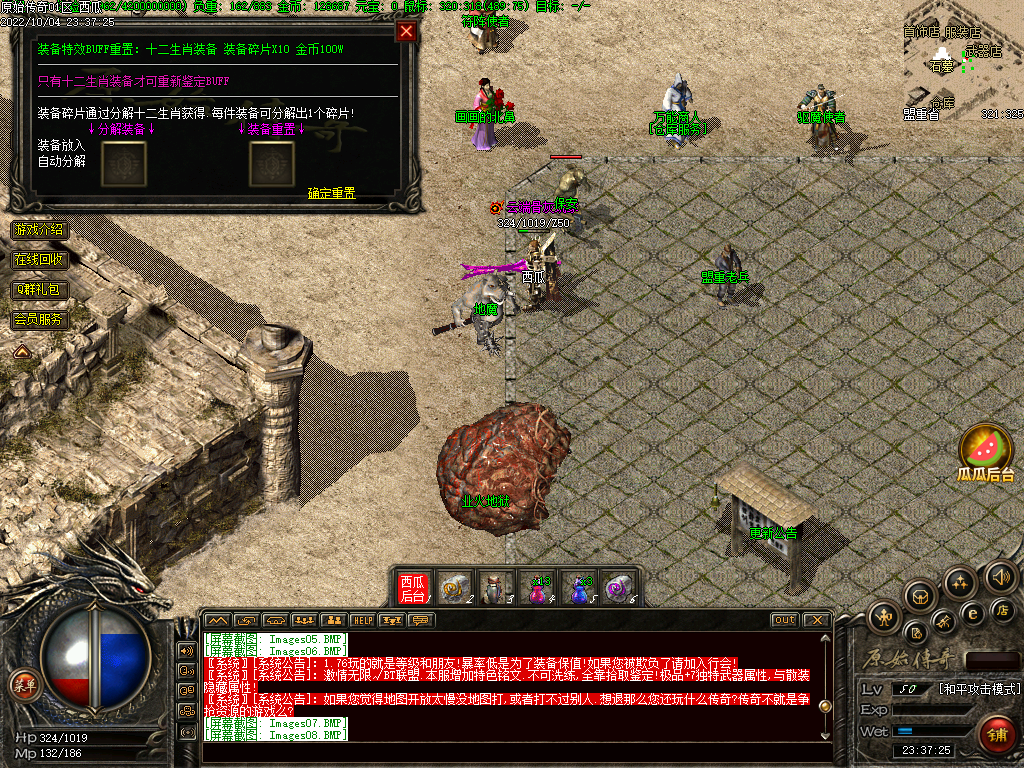Open the 游戏介绍 game introduction button
This screenshot has height=768, width=1024.
[40, 230]
